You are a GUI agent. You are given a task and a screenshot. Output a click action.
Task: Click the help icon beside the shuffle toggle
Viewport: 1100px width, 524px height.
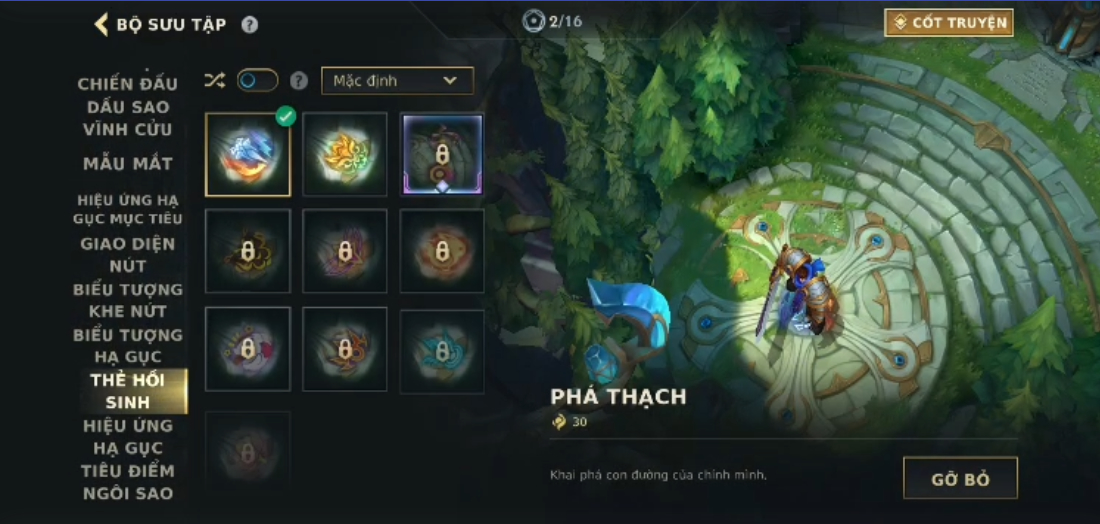pyautogui.click(x=298, y=81)
